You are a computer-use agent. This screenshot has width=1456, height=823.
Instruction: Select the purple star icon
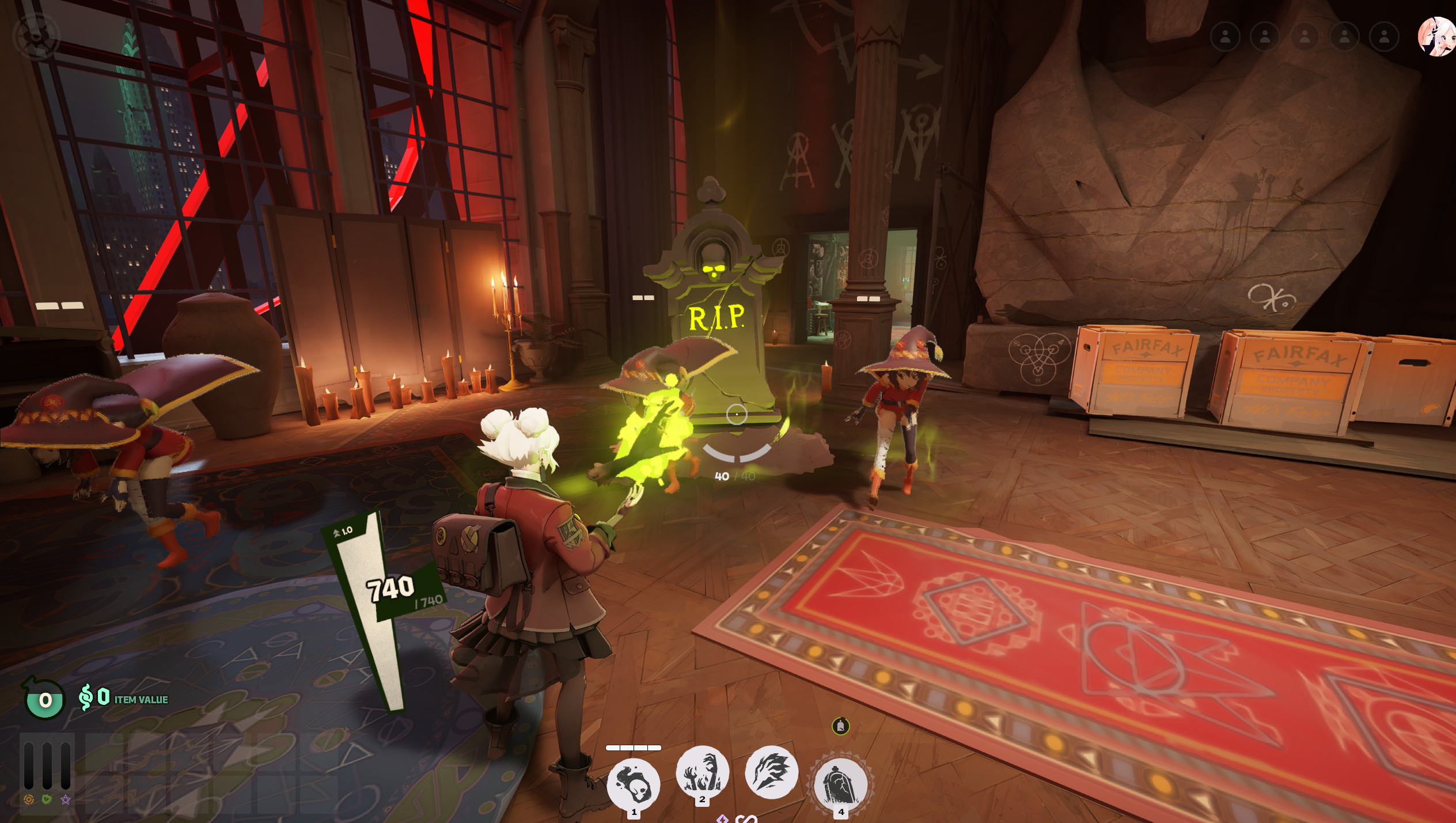click(66, 799)
